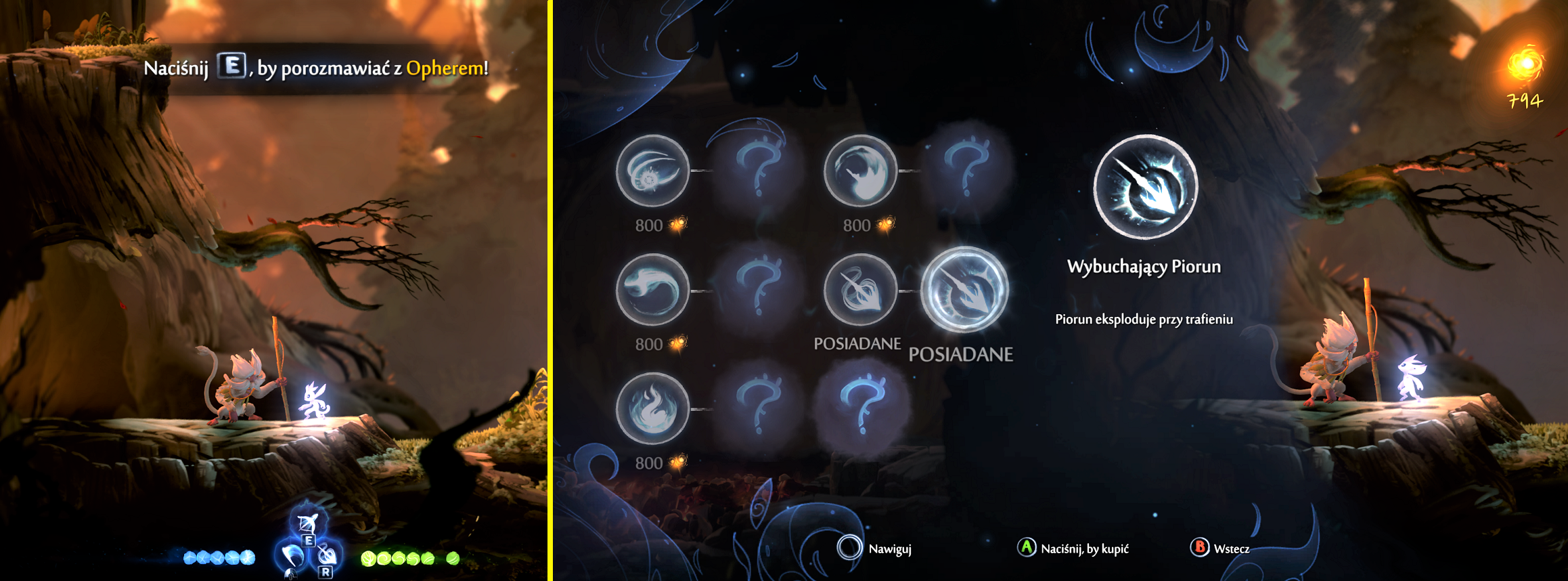Select the wave-shaped upgrade in the middle row
The height and width of the screenshot is (581, 1568).
pyautogui.click(x=651, y=289)
